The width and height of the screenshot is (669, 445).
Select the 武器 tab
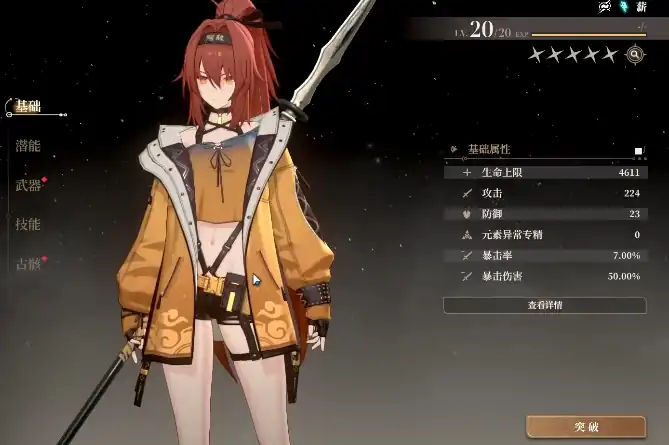pyautogui.click(x=28, y=185)
